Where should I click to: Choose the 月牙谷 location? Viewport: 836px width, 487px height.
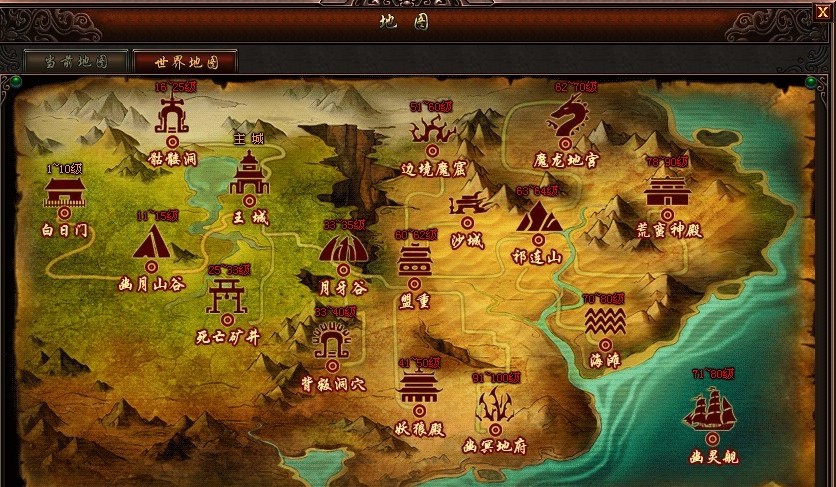click(x=343, y=250)
